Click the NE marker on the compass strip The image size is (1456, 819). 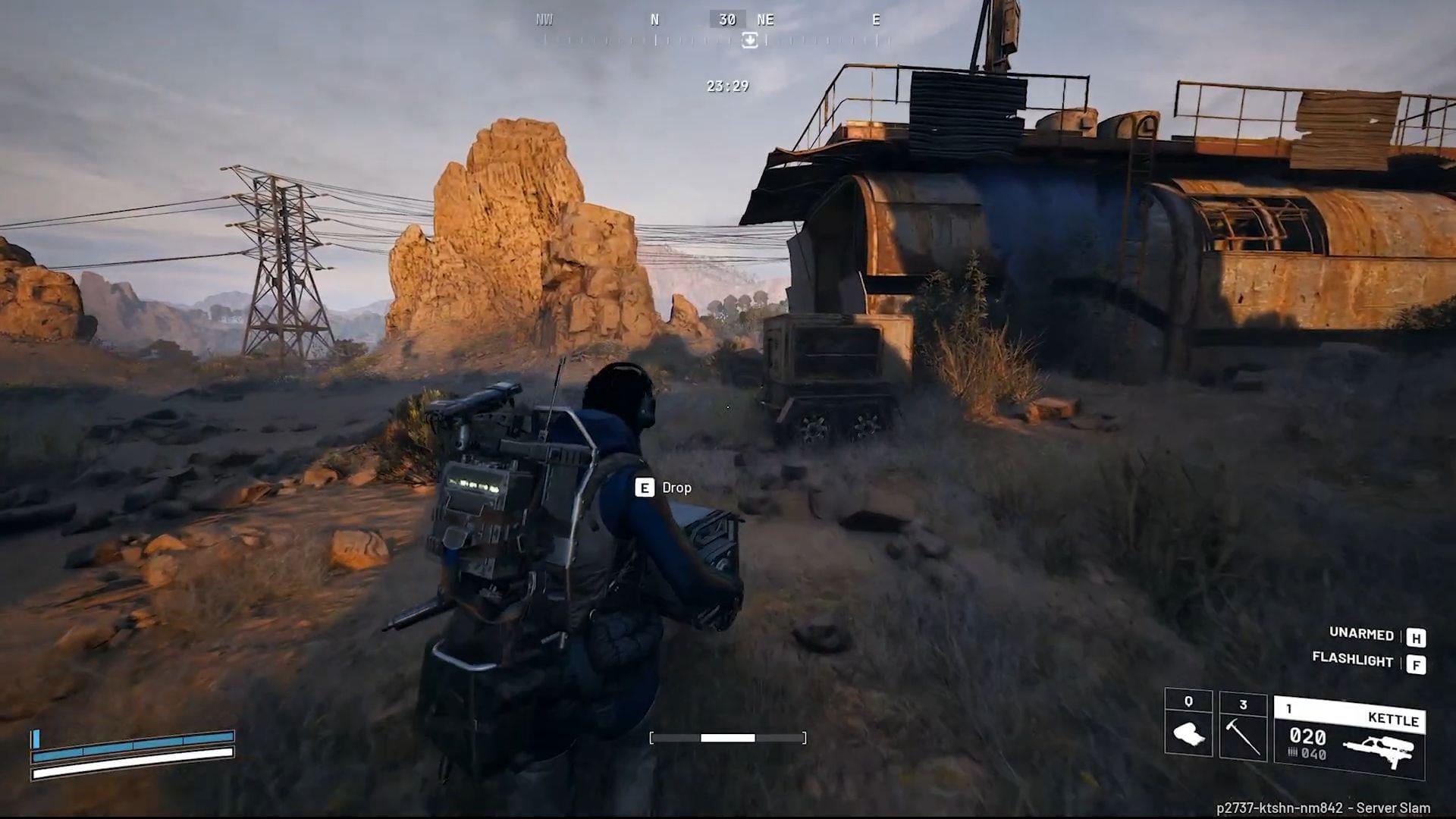tap(765, 20)
